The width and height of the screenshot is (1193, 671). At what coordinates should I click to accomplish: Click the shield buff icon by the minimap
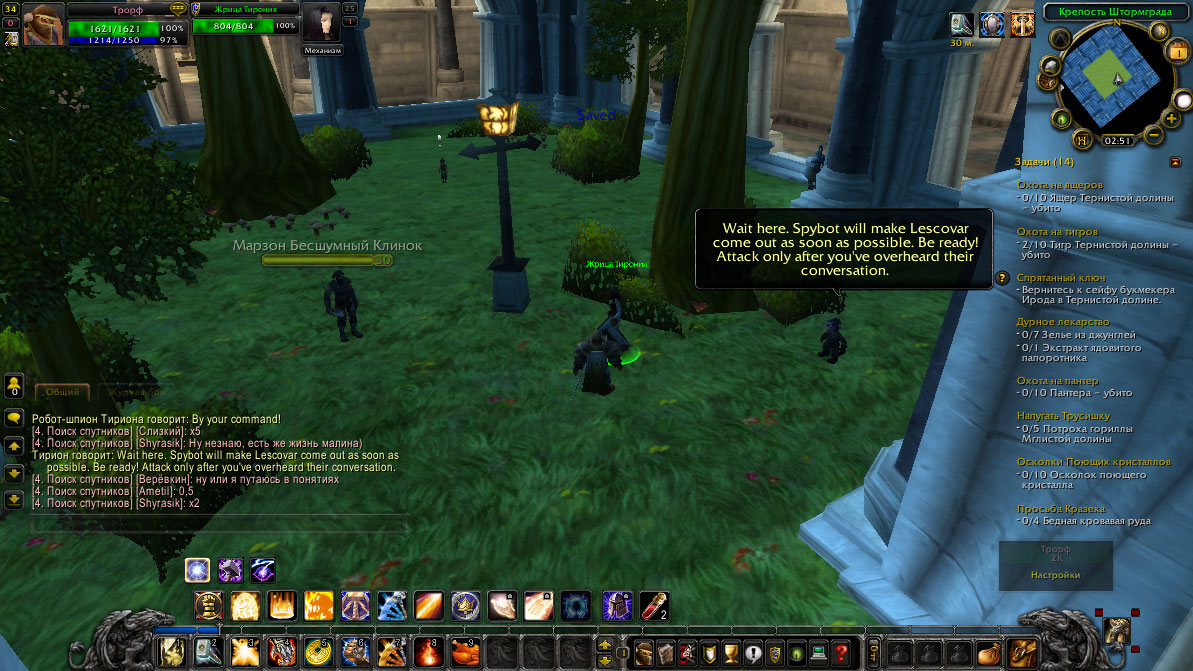[x=992, y=26]
